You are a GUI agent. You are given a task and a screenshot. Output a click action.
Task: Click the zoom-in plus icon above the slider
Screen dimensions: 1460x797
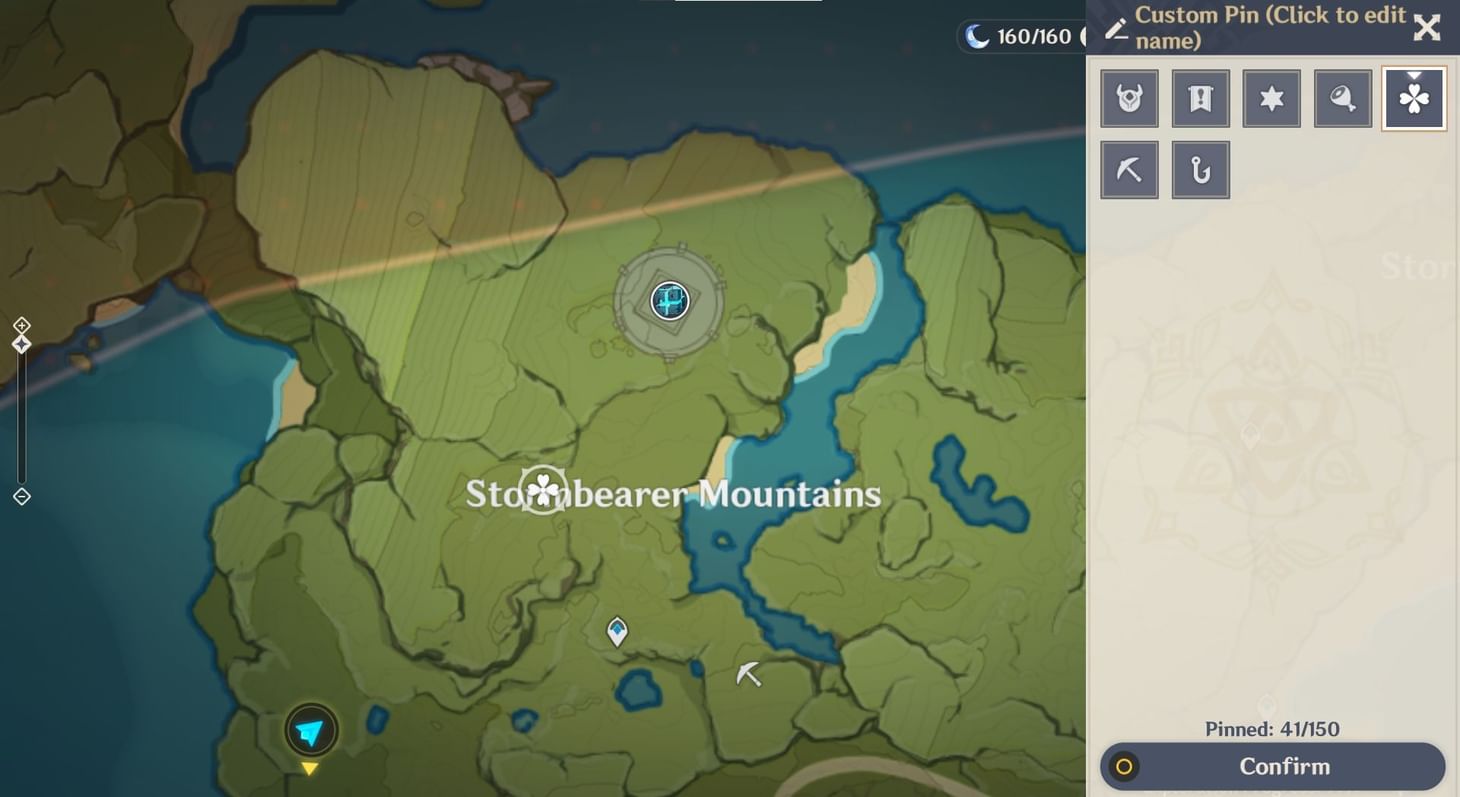coord(20,325)
